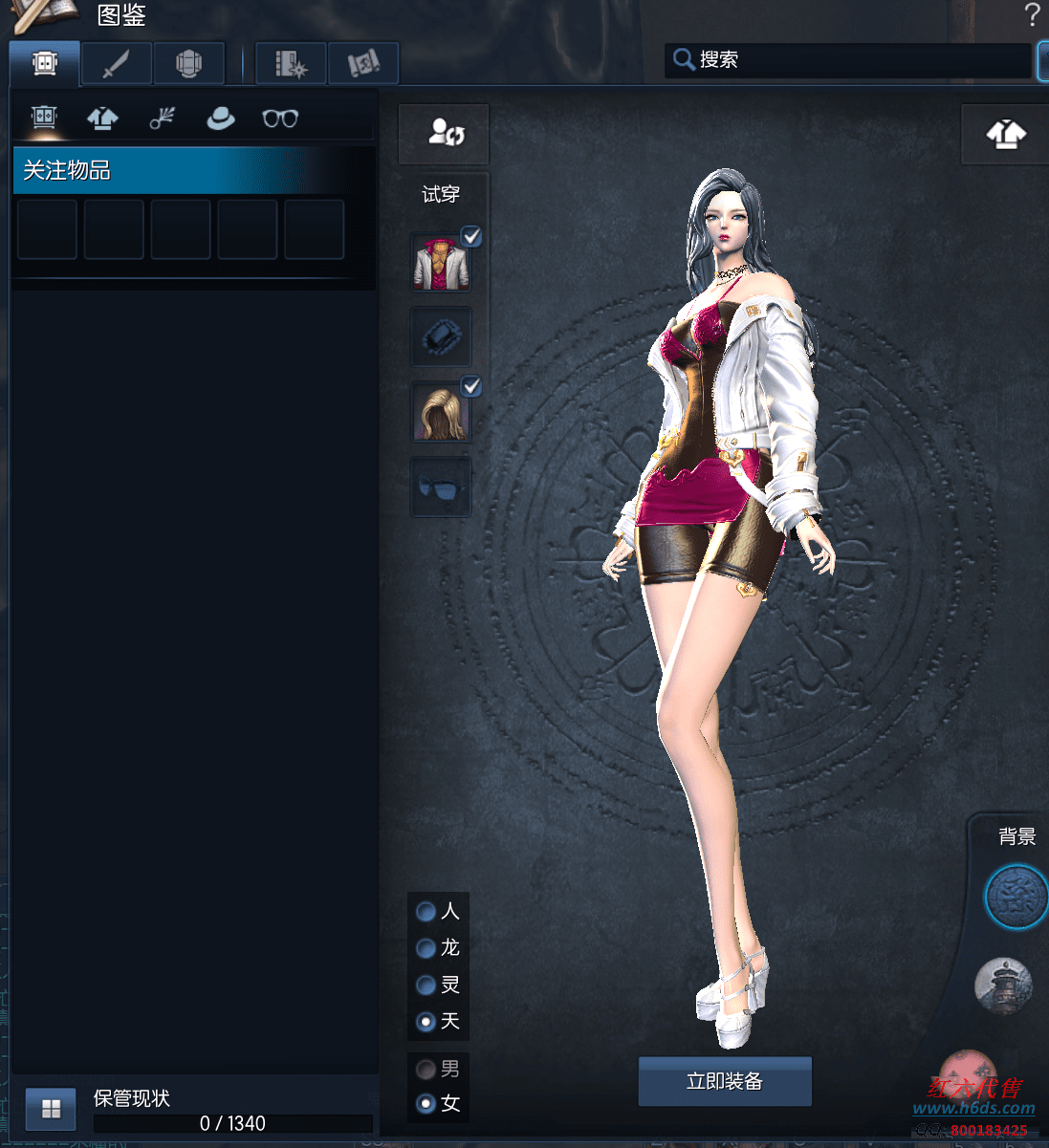Switch to the hat category filter
Screen dimensions: 1049x1148
pos(221,119)
